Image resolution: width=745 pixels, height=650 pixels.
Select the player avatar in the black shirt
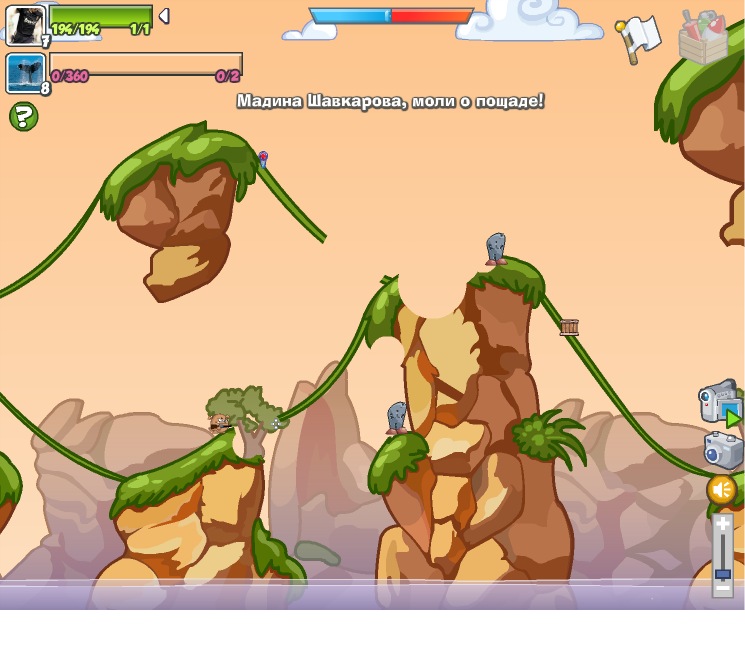tap(26, 24)
